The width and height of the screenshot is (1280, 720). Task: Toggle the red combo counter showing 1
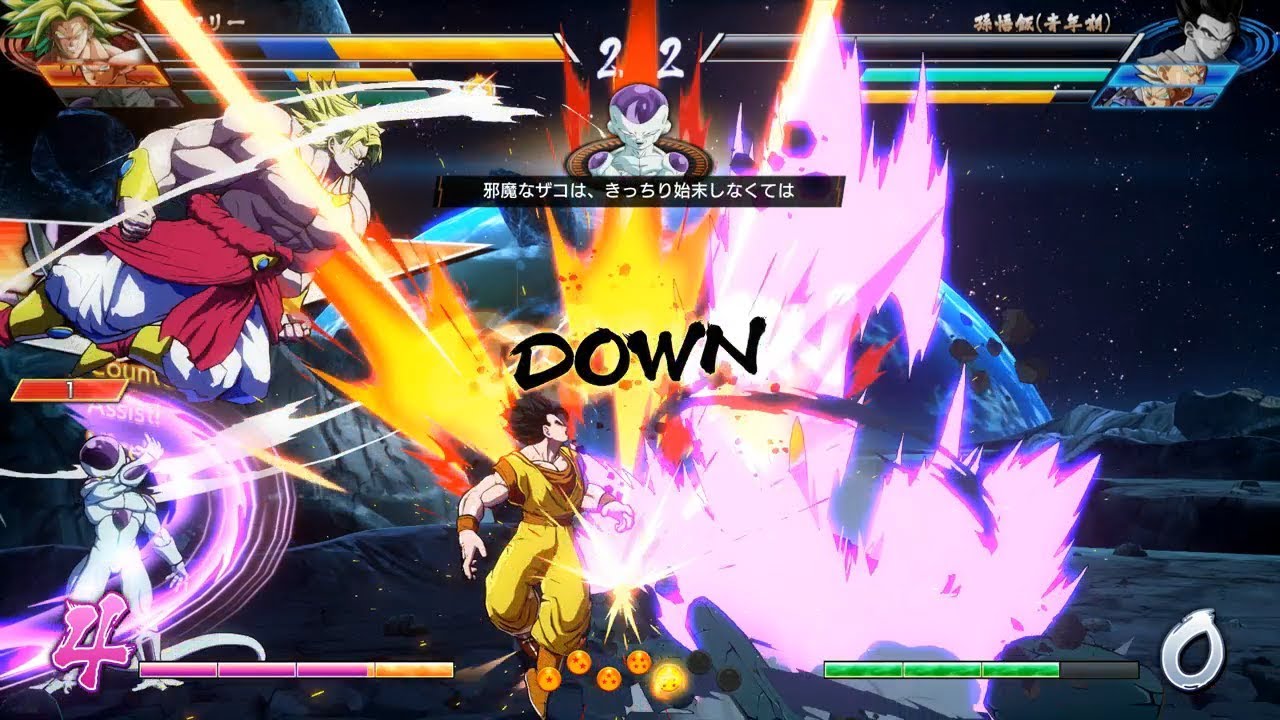click(70, 388)
